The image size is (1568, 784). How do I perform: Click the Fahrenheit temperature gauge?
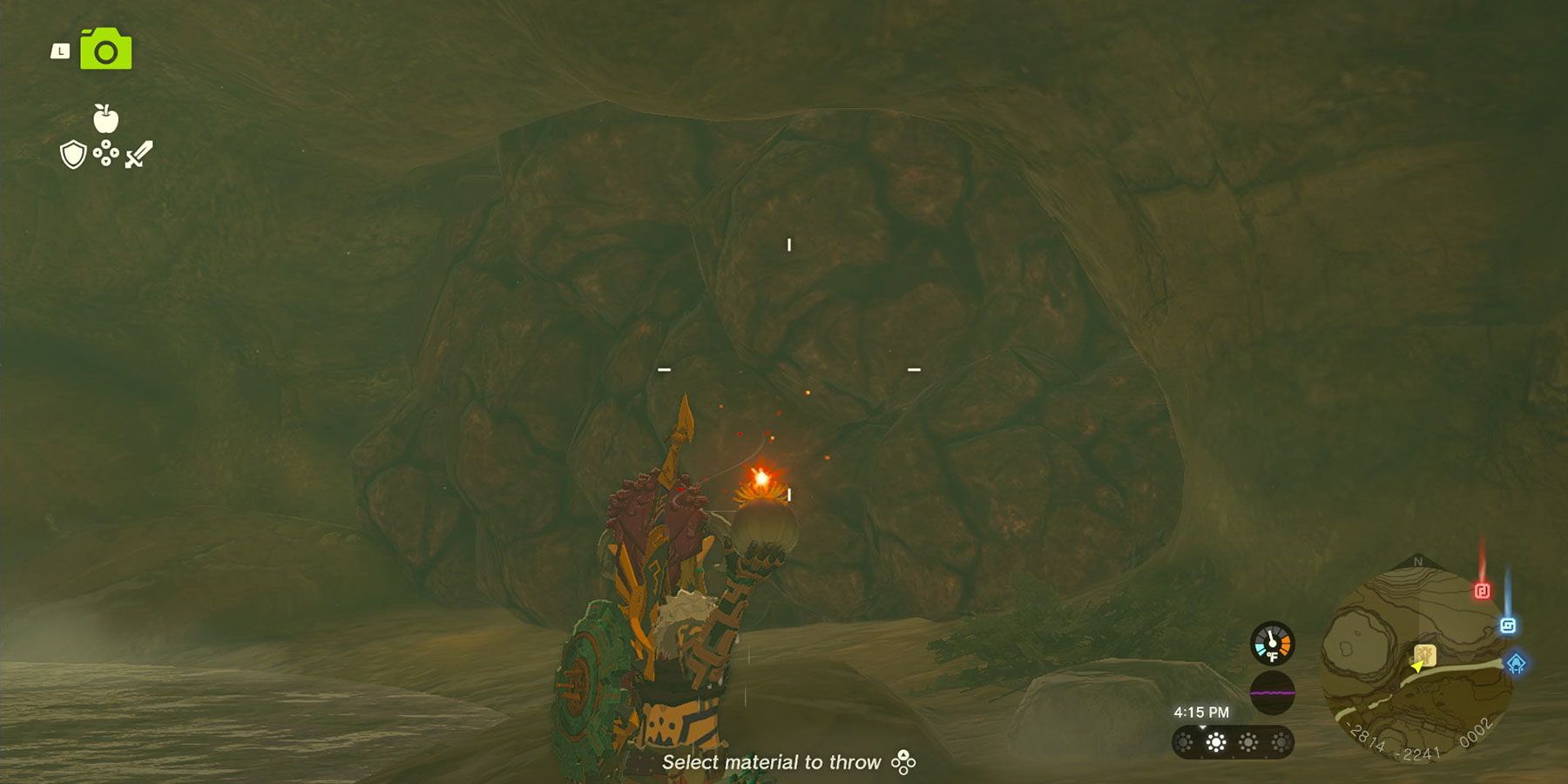1271,641
